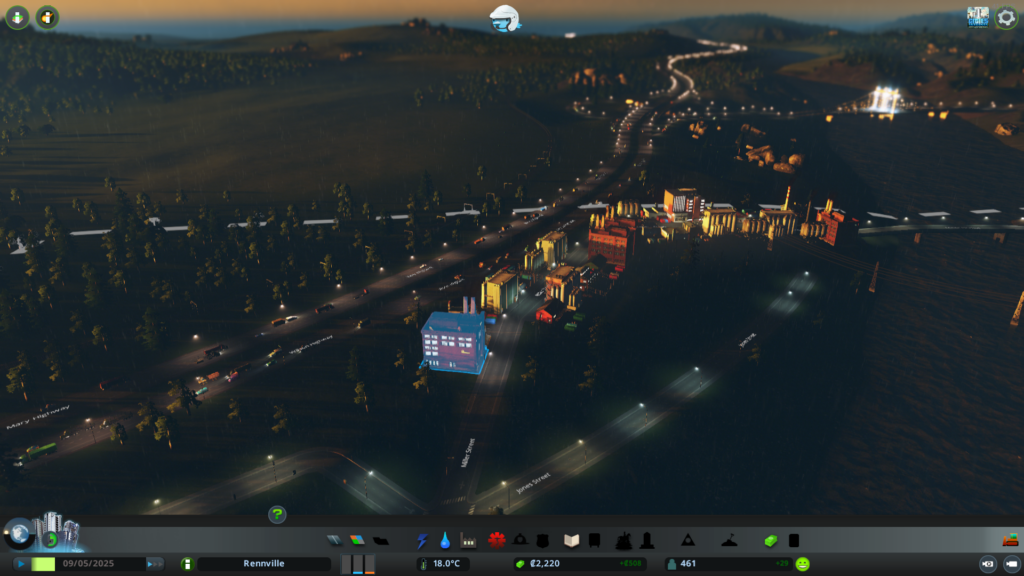The height and width of the screenshot is (576, 1024).
Task: Change the simulation speed arrows
Action: [x=155, y=564]
